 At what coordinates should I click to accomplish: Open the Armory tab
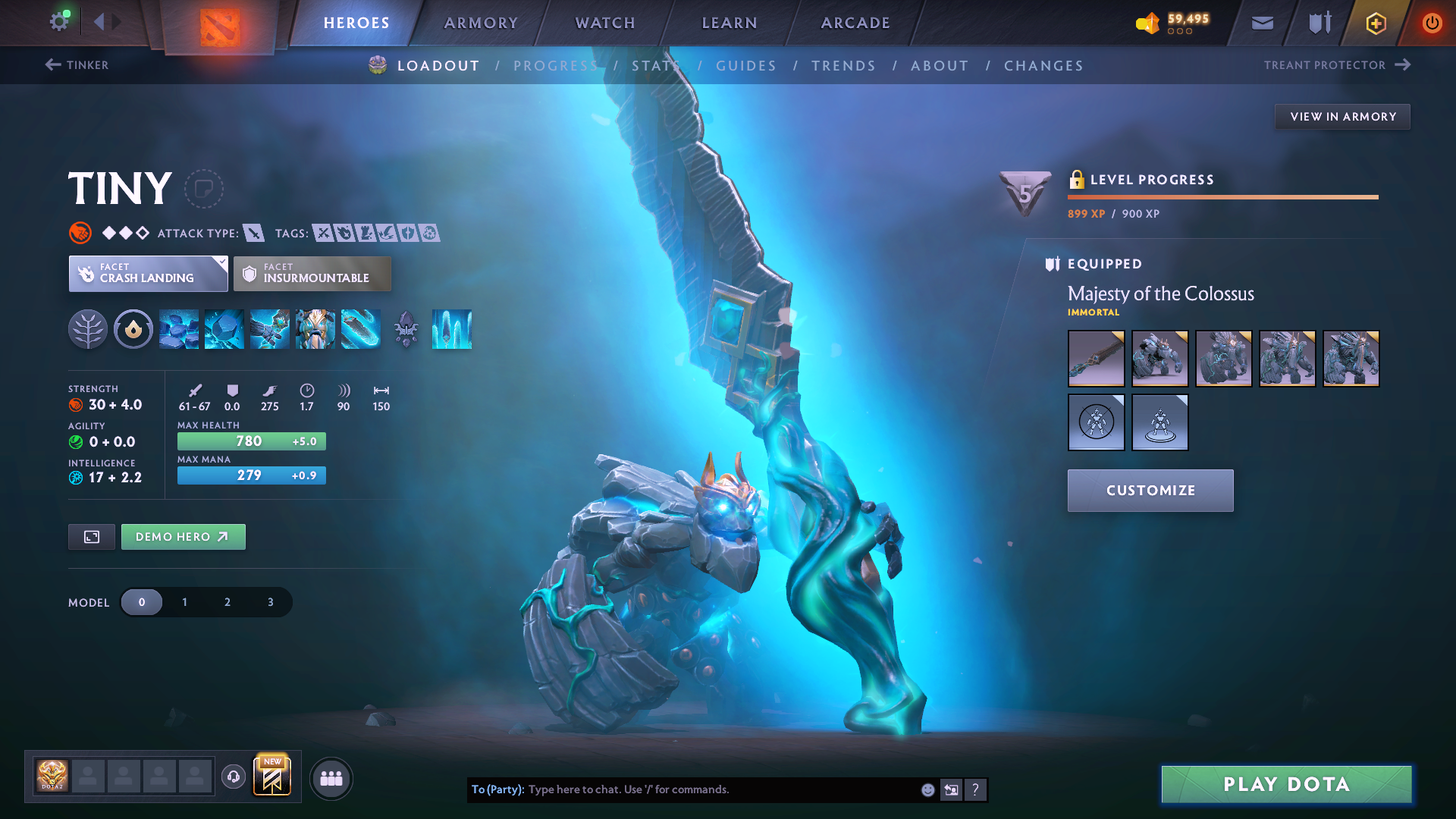pyautogui.click(x=481, y=23)
